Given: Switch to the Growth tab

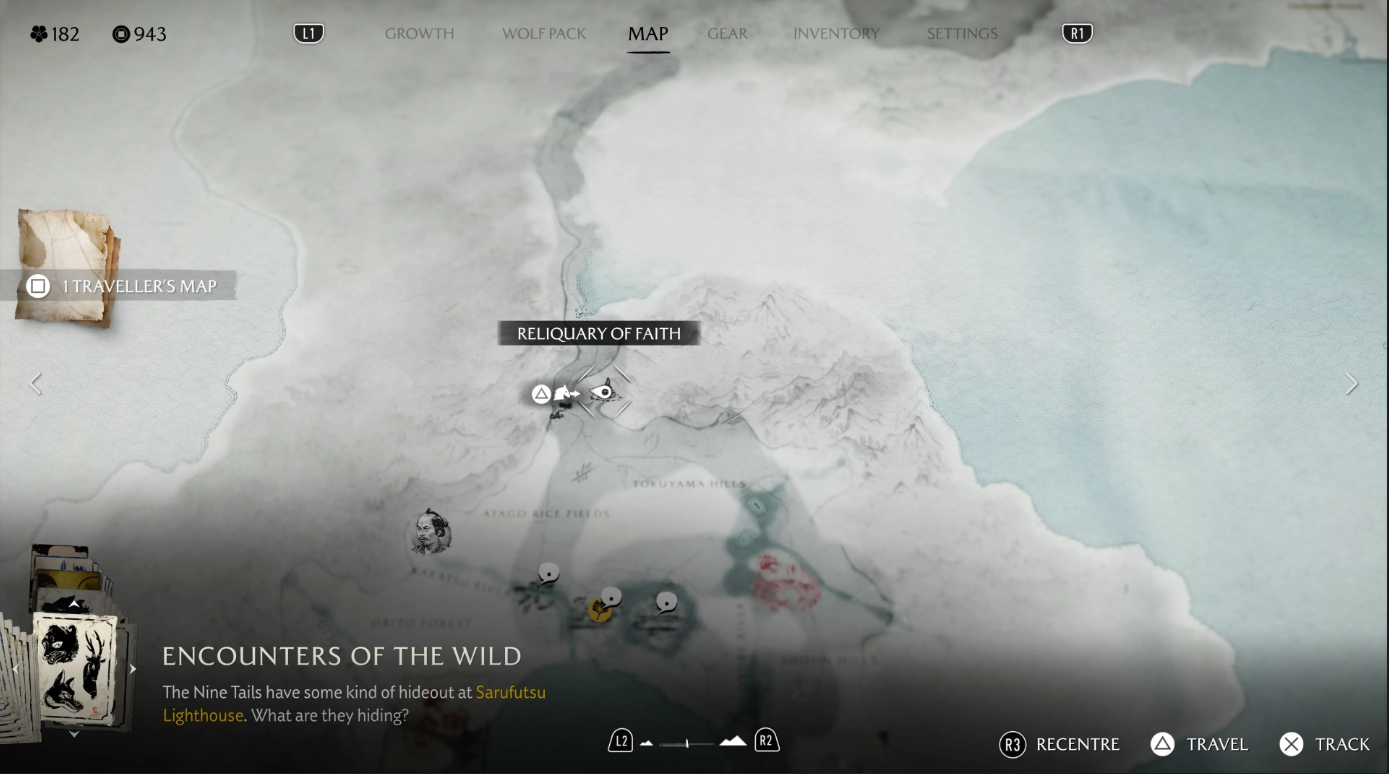Looking at the screenshot, I should point(419,34).
